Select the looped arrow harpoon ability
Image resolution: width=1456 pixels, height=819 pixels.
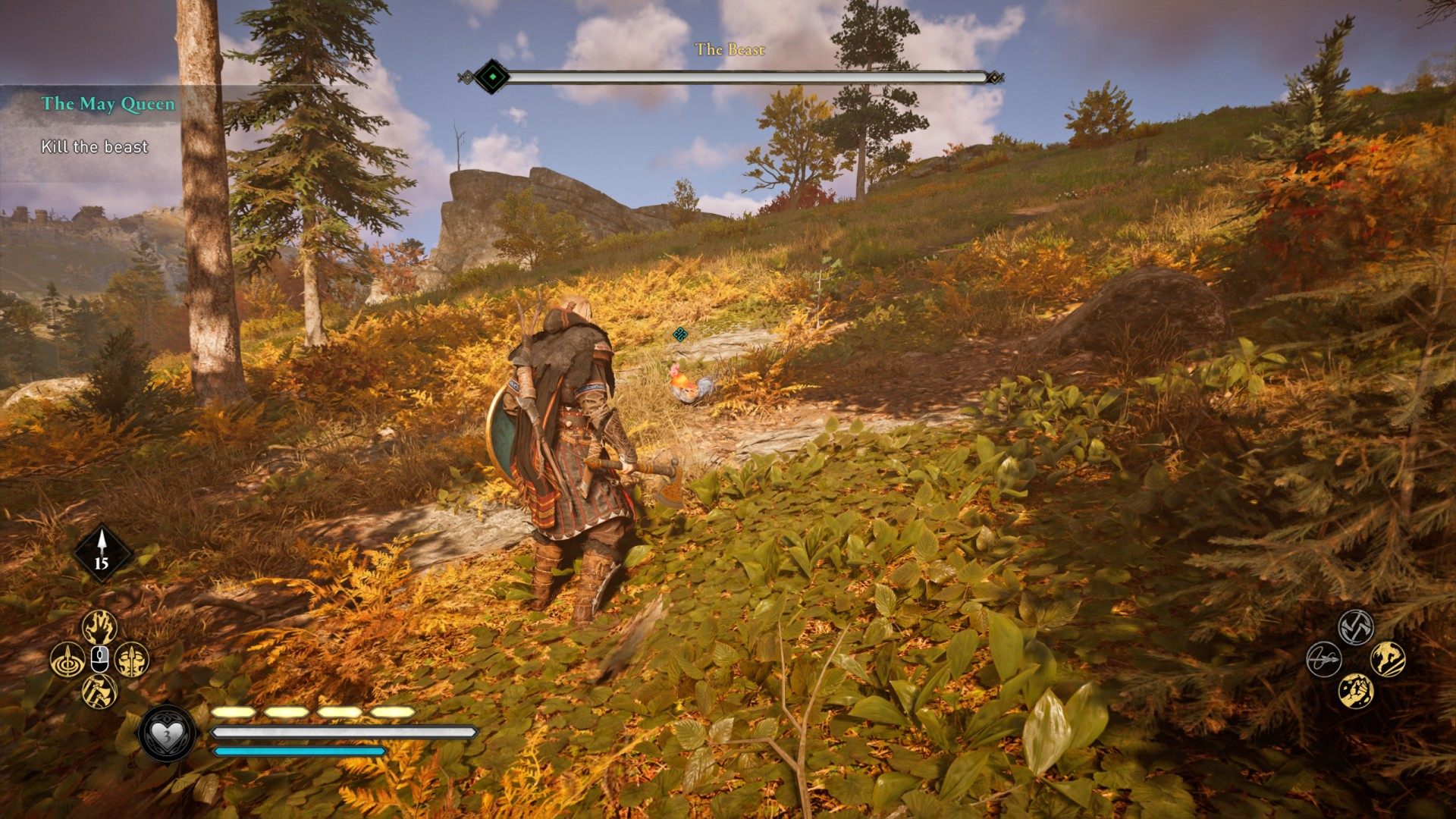(x=1323, y=659)
